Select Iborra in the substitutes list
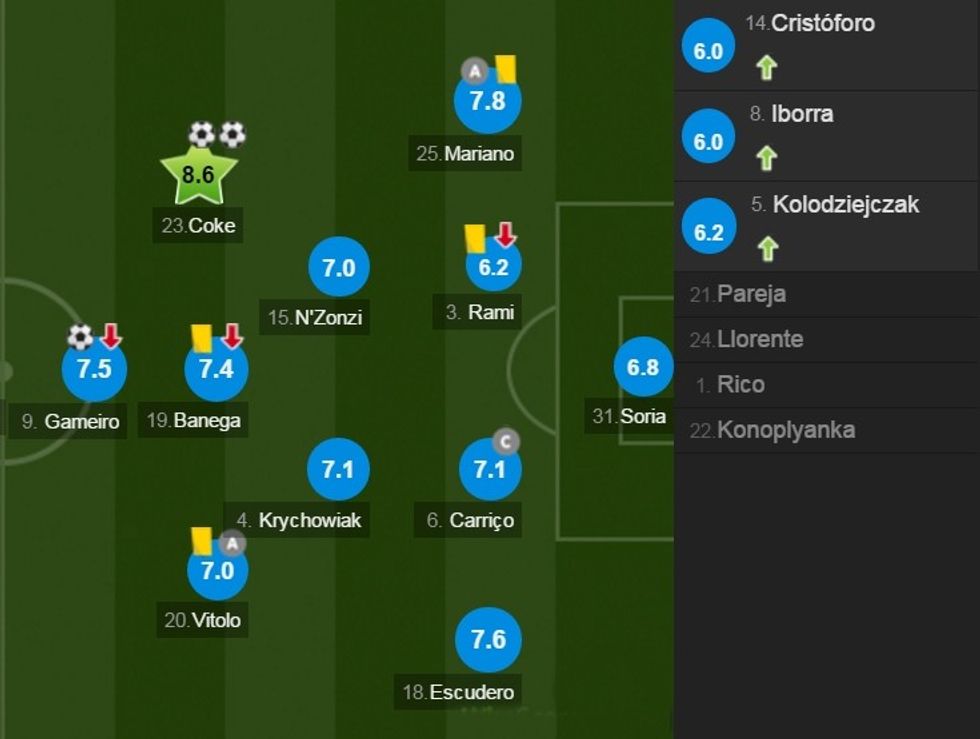This screenshot has width=980, height=739. click(826, 136)
